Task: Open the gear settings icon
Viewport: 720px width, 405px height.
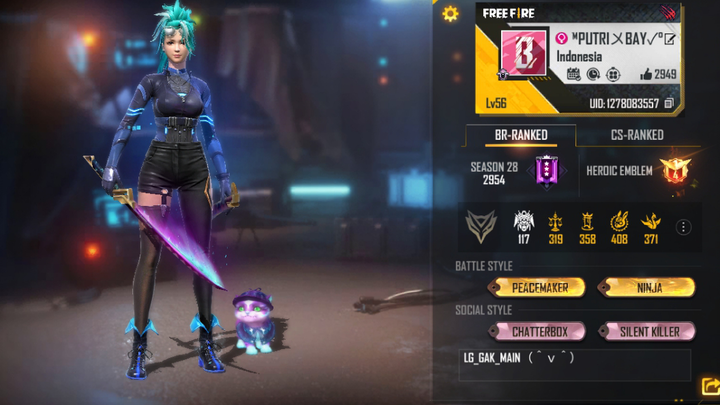Action: coord(450,13)
